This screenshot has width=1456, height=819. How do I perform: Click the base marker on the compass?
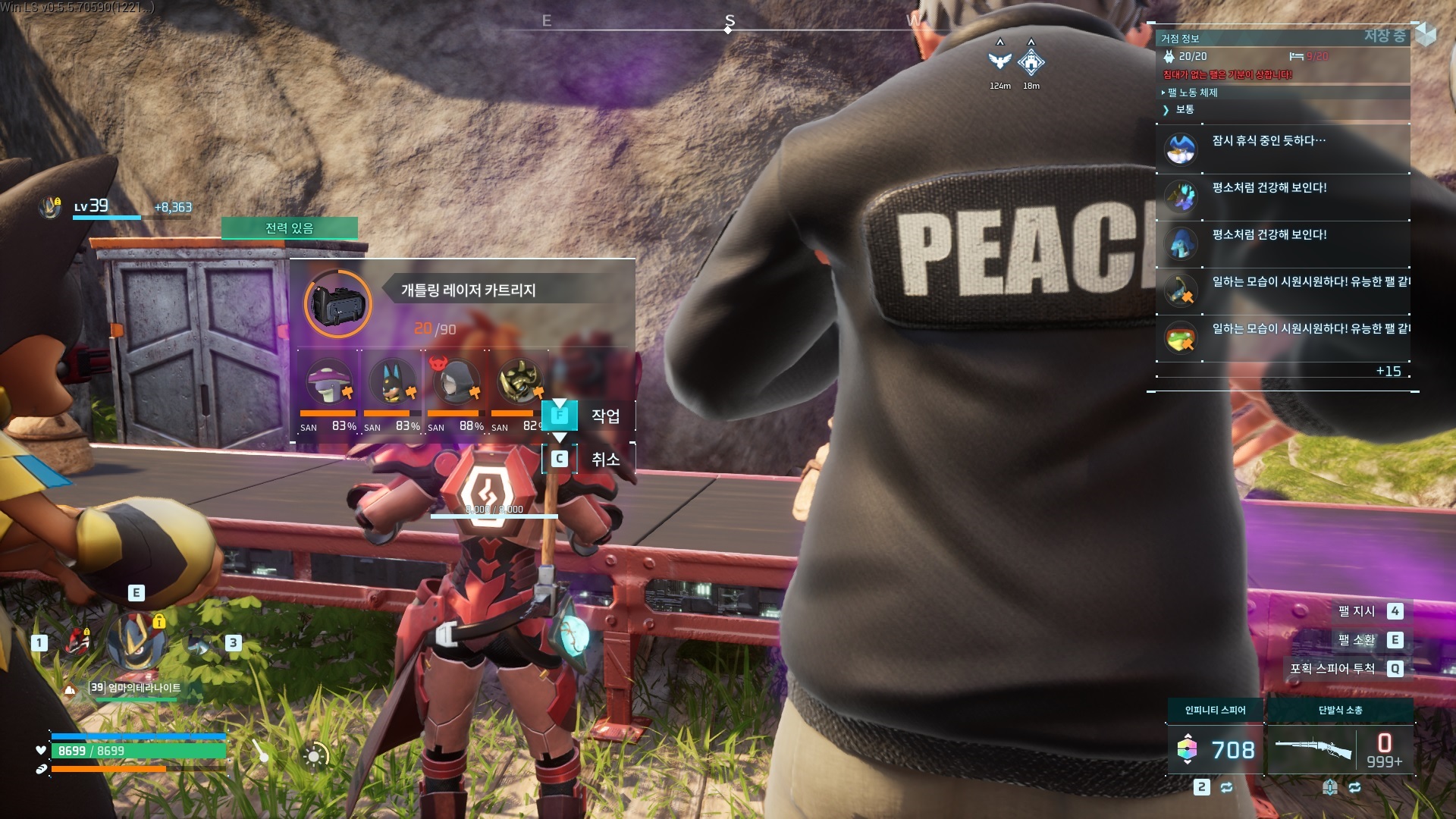point(1031,62)
